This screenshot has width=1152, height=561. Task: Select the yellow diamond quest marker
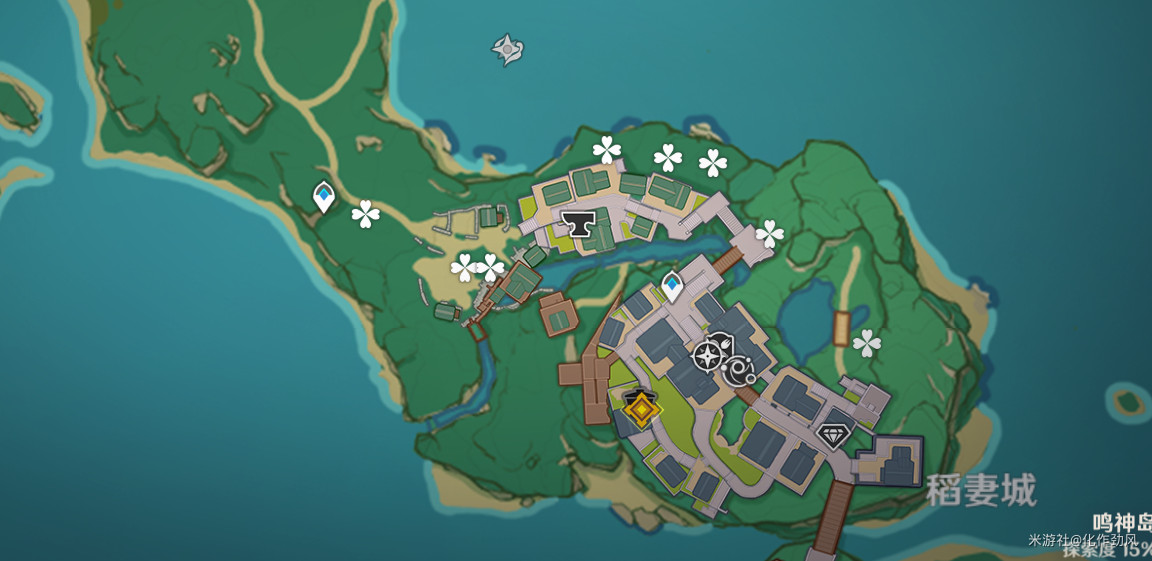pos(640,408)
